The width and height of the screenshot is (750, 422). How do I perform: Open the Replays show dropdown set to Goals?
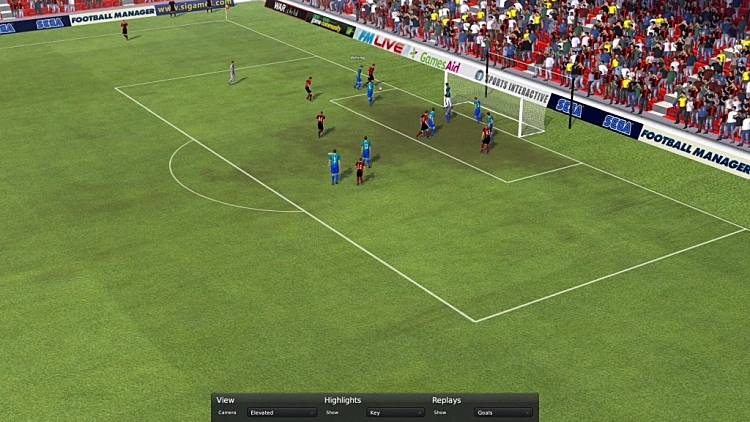(x=502, y=412)
